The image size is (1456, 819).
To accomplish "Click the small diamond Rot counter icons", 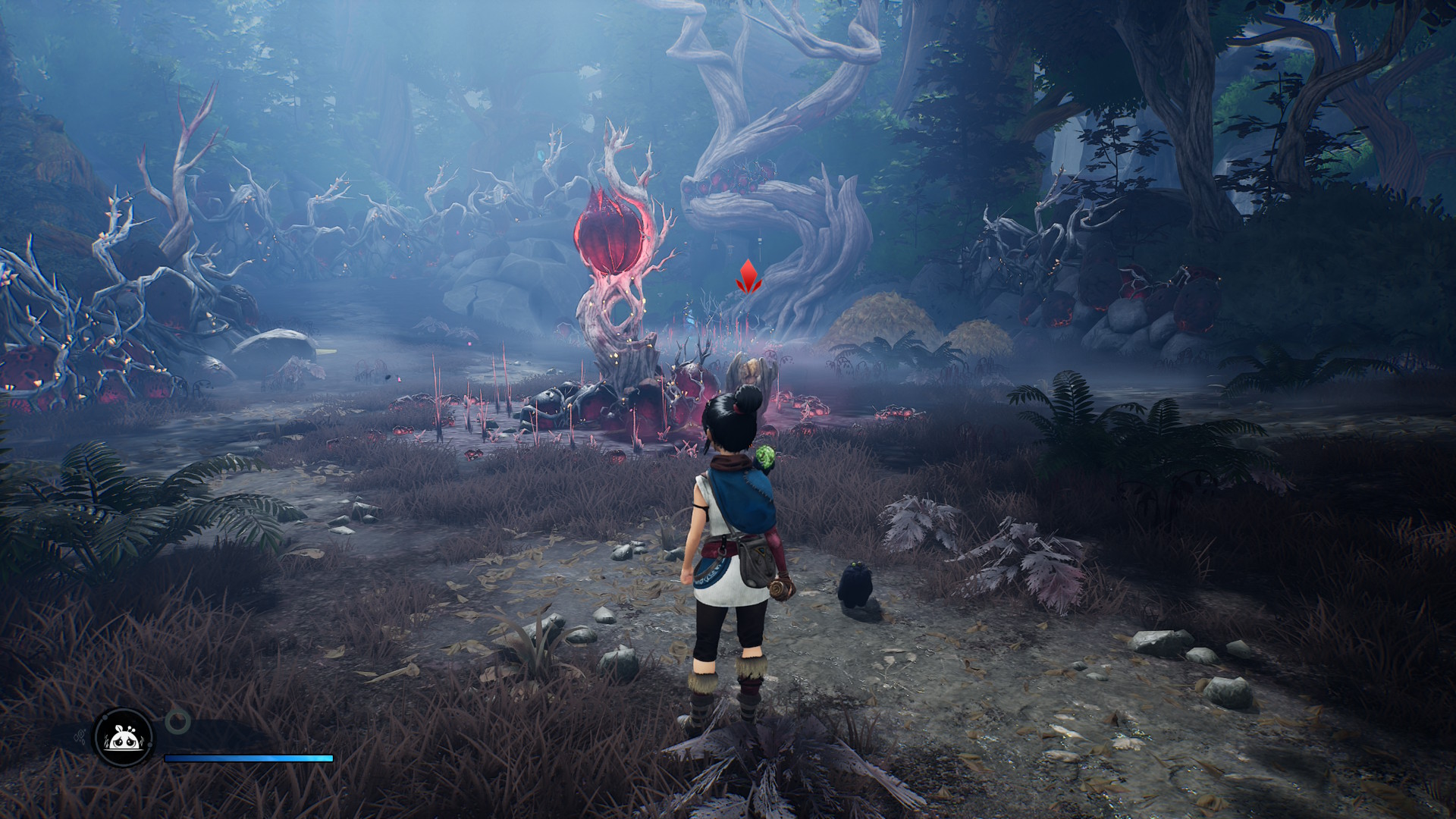I will (x=80, y=734).
